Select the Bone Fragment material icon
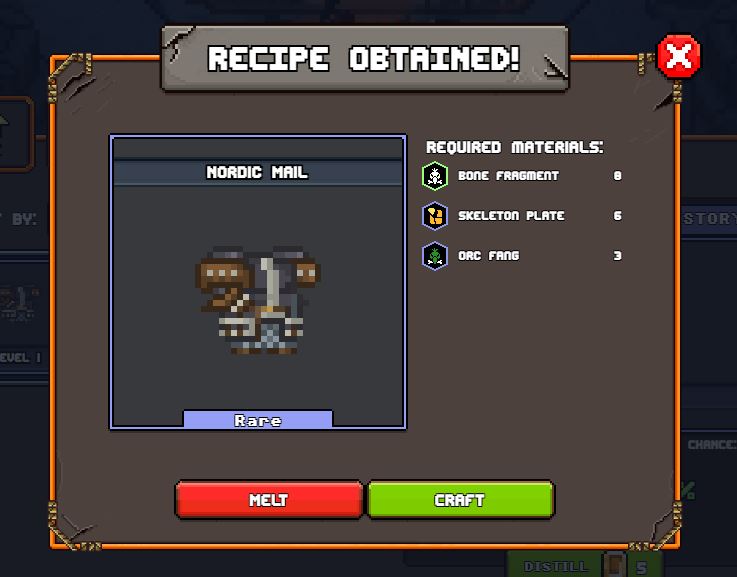The height and width of the screenshot is (577, 737). point(435,176)
